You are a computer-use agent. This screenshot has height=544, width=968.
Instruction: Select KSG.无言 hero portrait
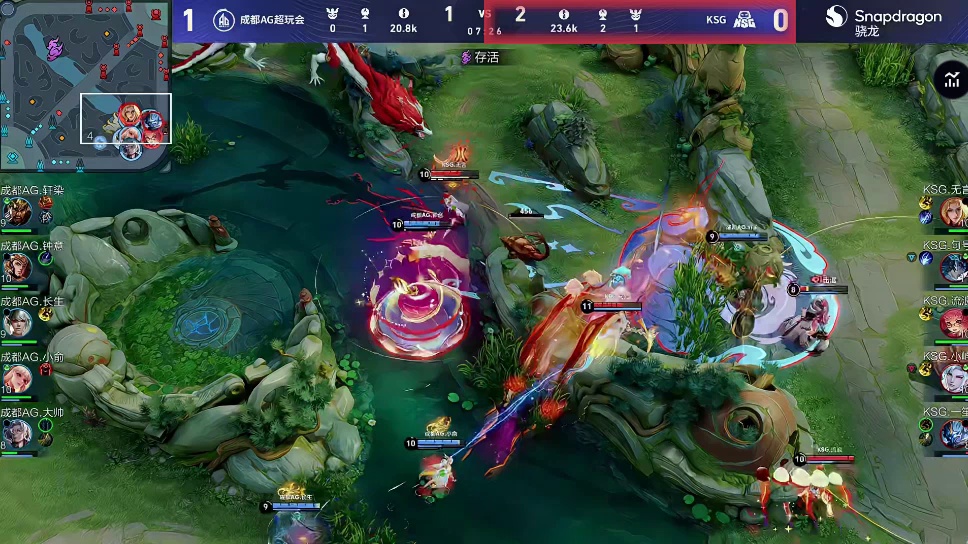coord(952,211)
